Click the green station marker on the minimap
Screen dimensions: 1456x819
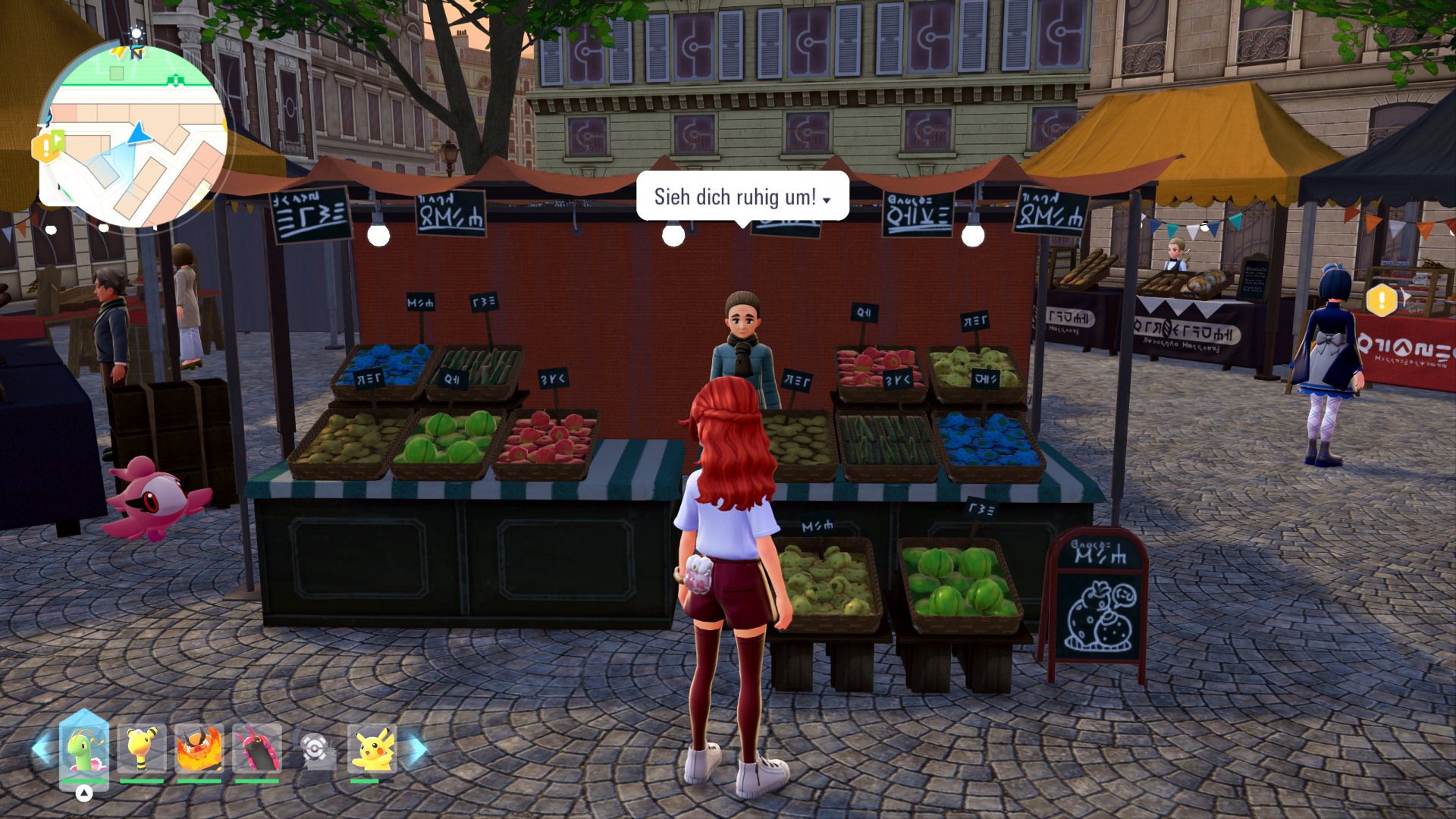point(176,80)
